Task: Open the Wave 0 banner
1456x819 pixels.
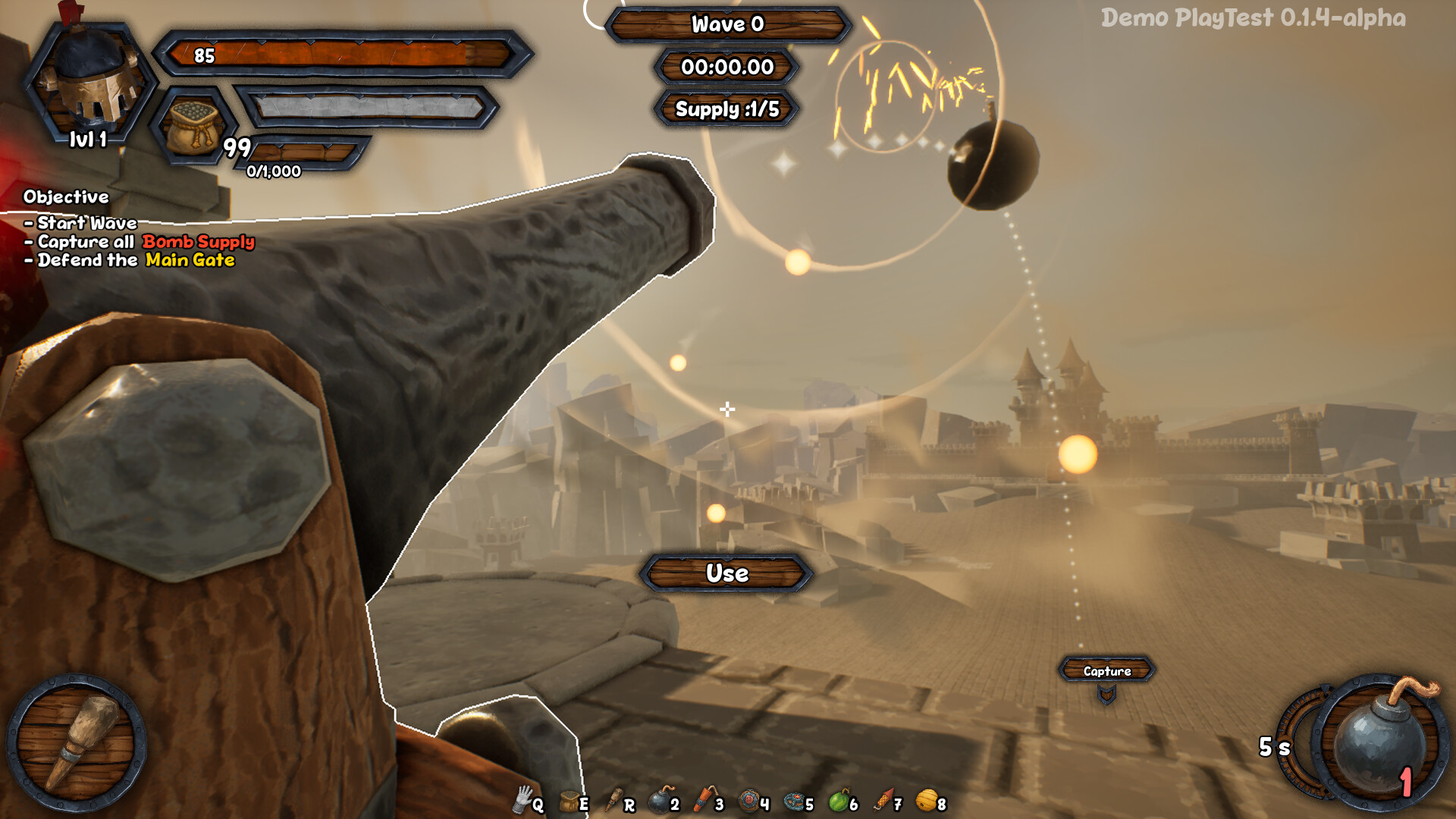Action: coord(726,25)
